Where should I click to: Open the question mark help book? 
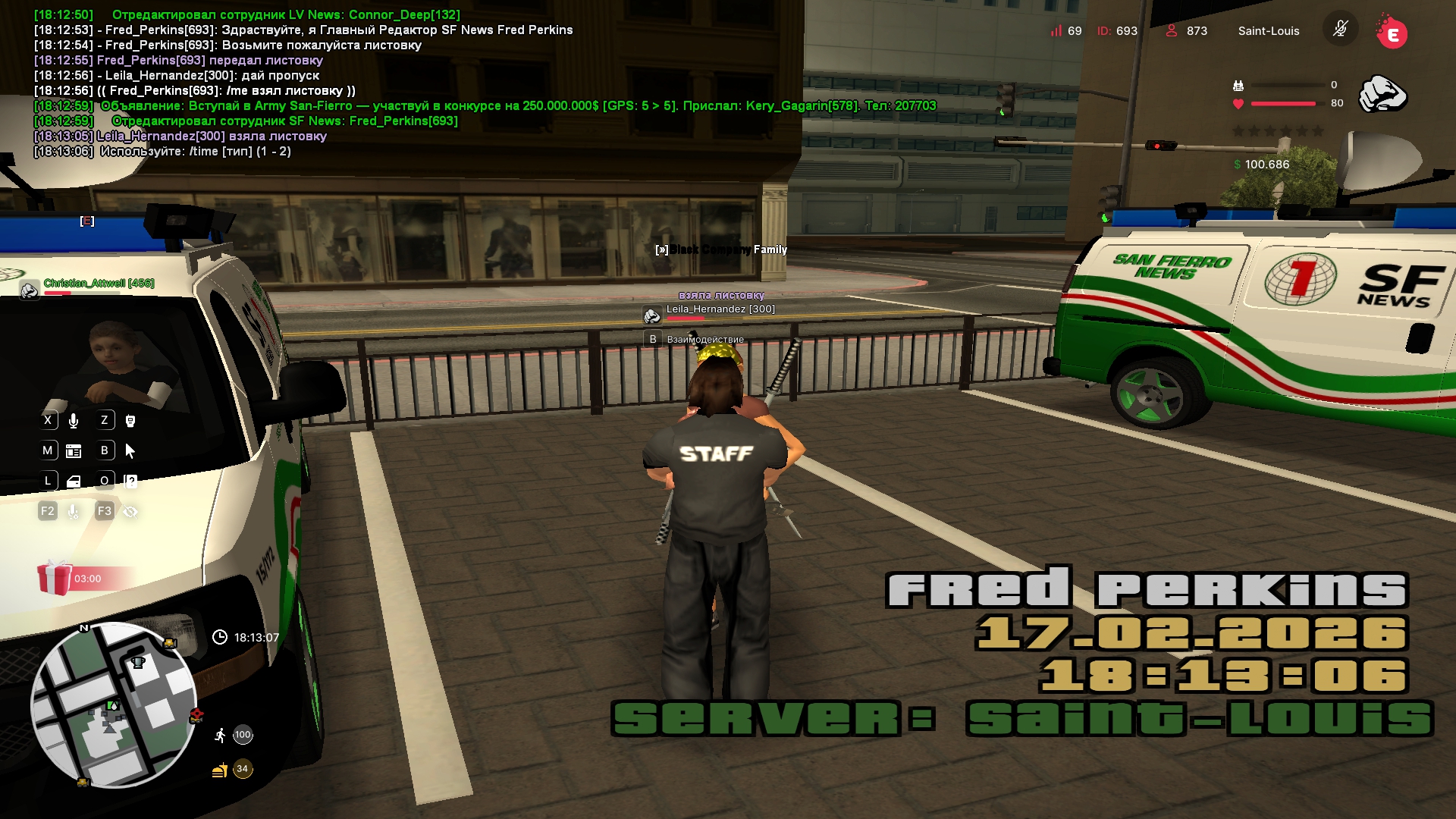click(130, 482)
